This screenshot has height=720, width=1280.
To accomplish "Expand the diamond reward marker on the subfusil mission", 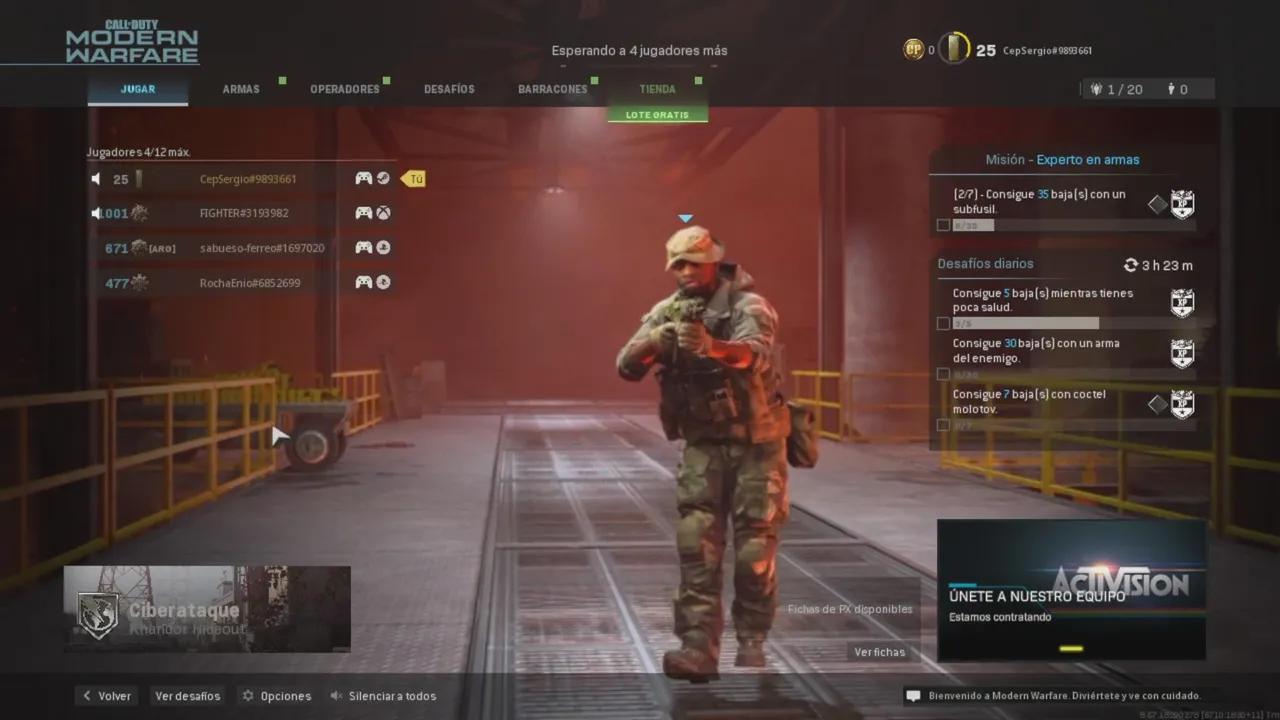I will click(1156, 203).
